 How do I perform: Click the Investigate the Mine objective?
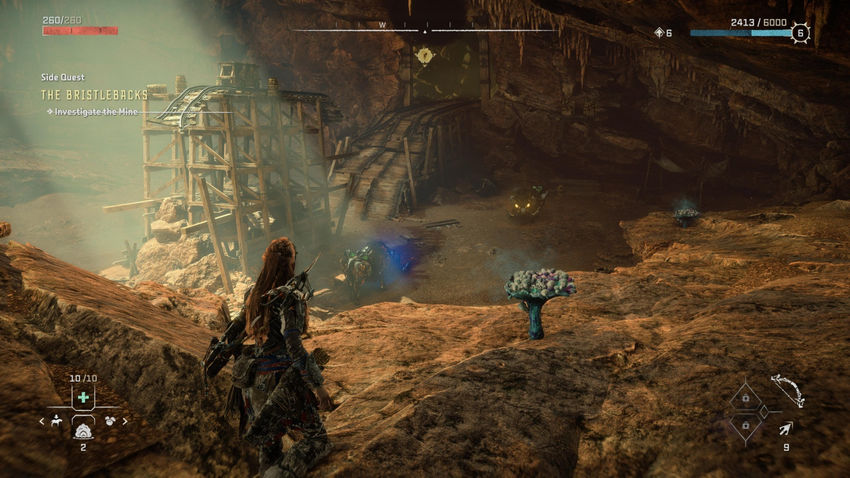[x=97, y=111]
